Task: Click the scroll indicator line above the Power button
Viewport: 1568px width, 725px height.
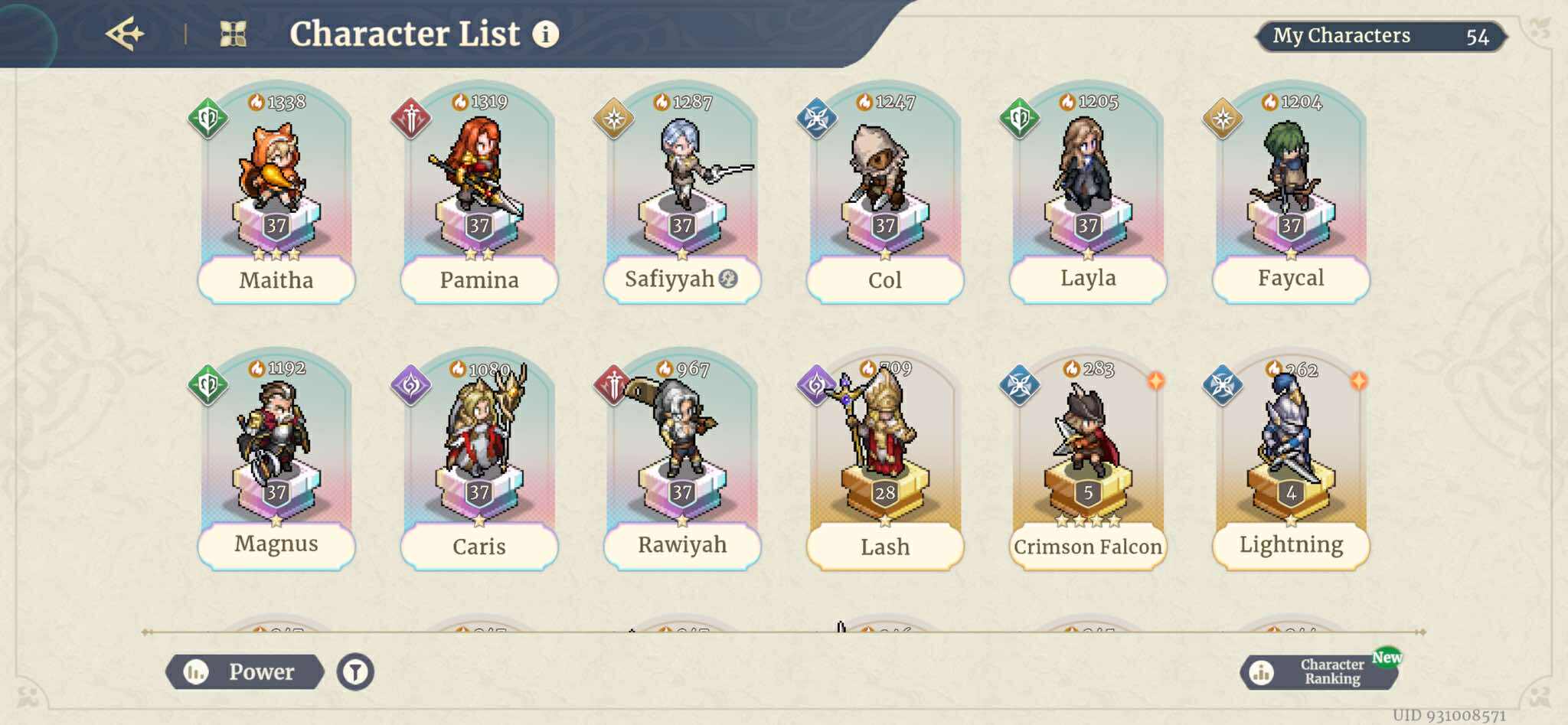Action: (781, 632)
